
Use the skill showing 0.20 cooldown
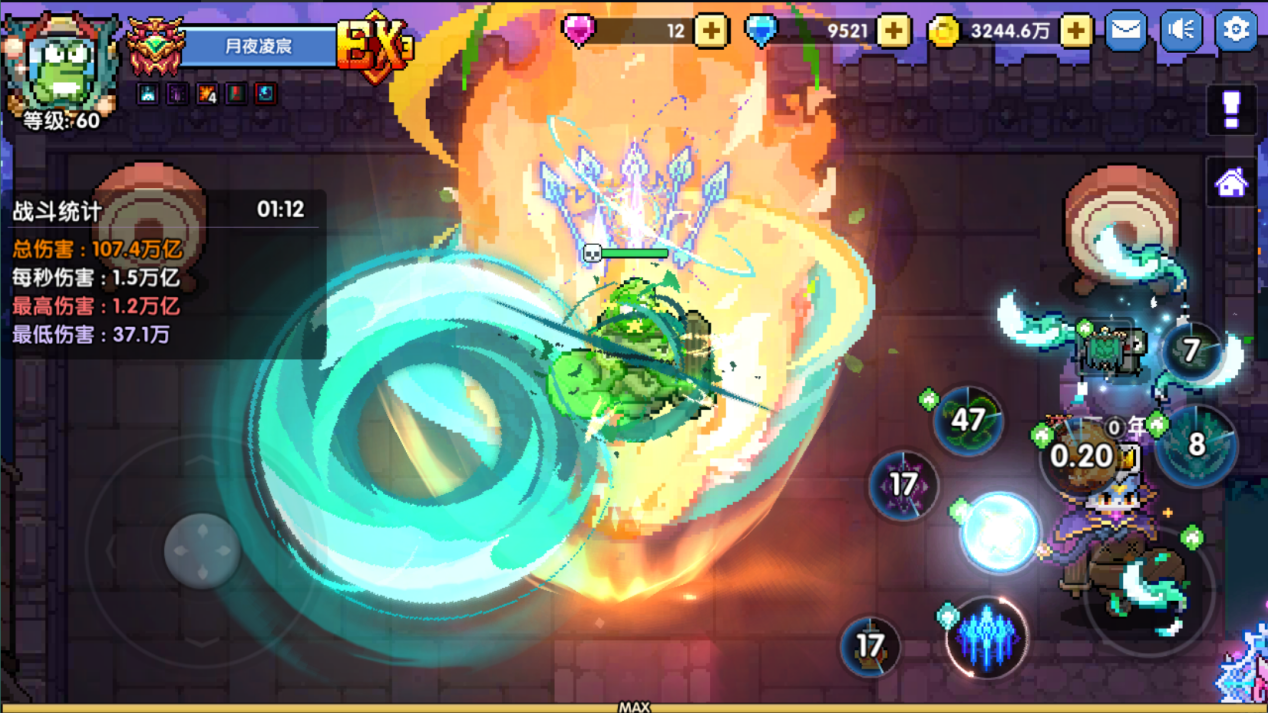coord(1083,457)
